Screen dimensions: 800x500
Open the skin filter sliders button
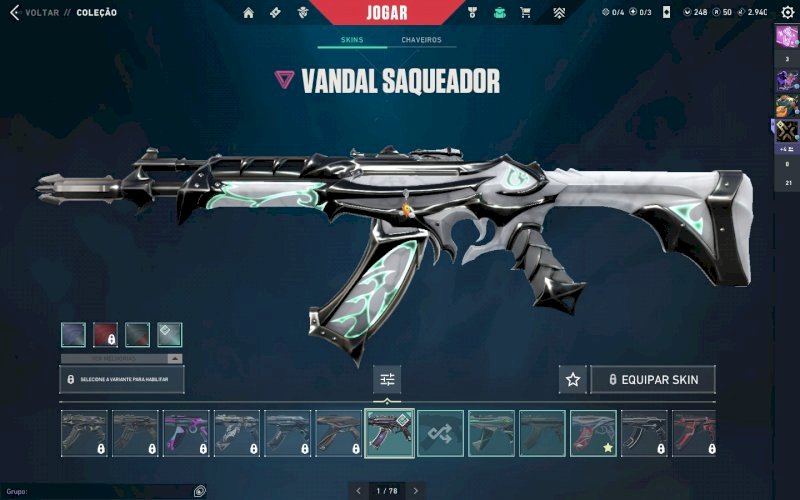click(388, 380)
